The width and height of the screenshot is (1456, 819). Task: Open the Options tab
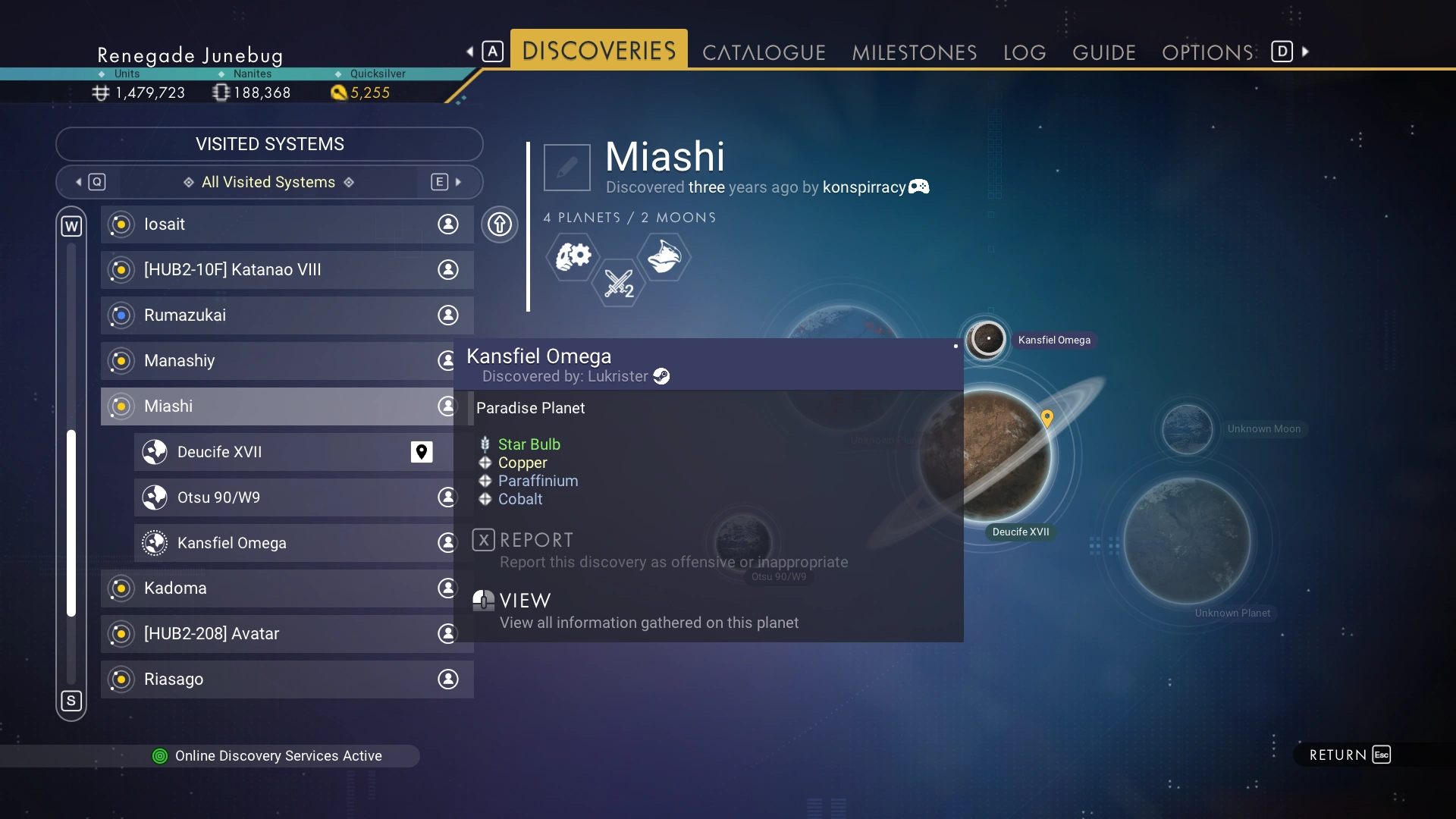coord(1207,52)
